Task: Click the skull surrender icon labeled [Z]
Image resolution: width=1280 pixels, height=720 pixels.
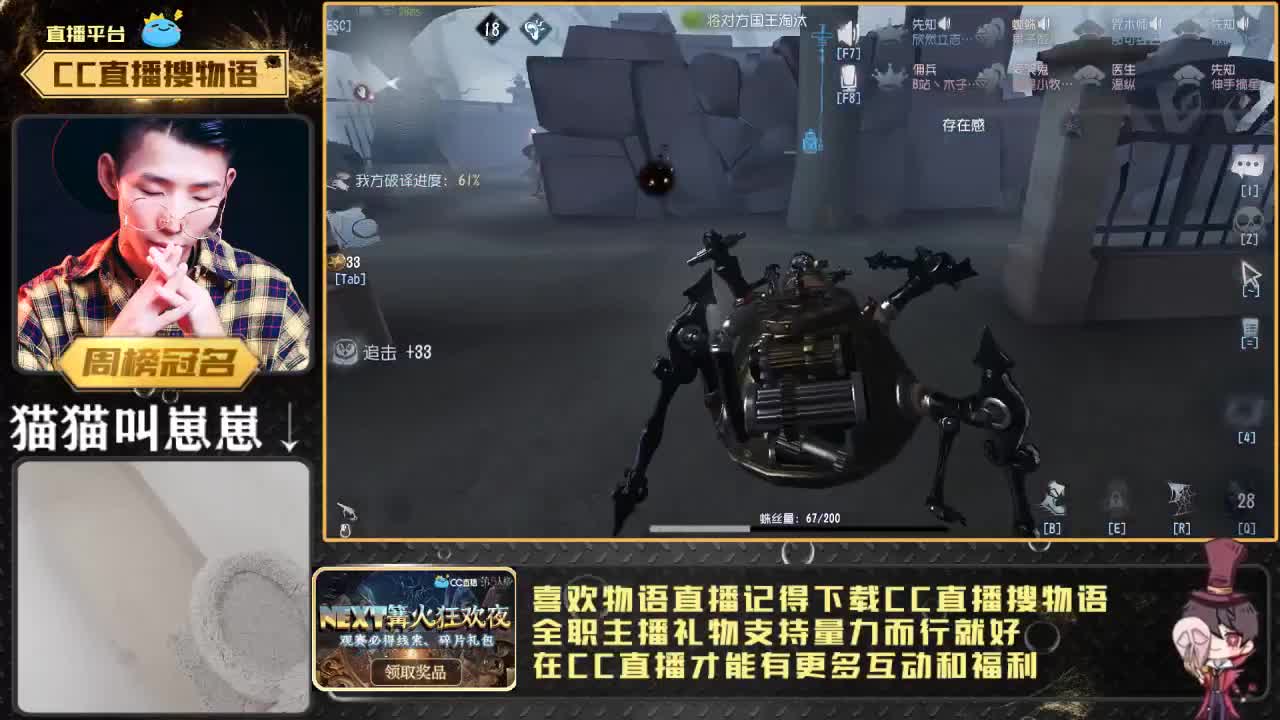Action: (1247, 218)
